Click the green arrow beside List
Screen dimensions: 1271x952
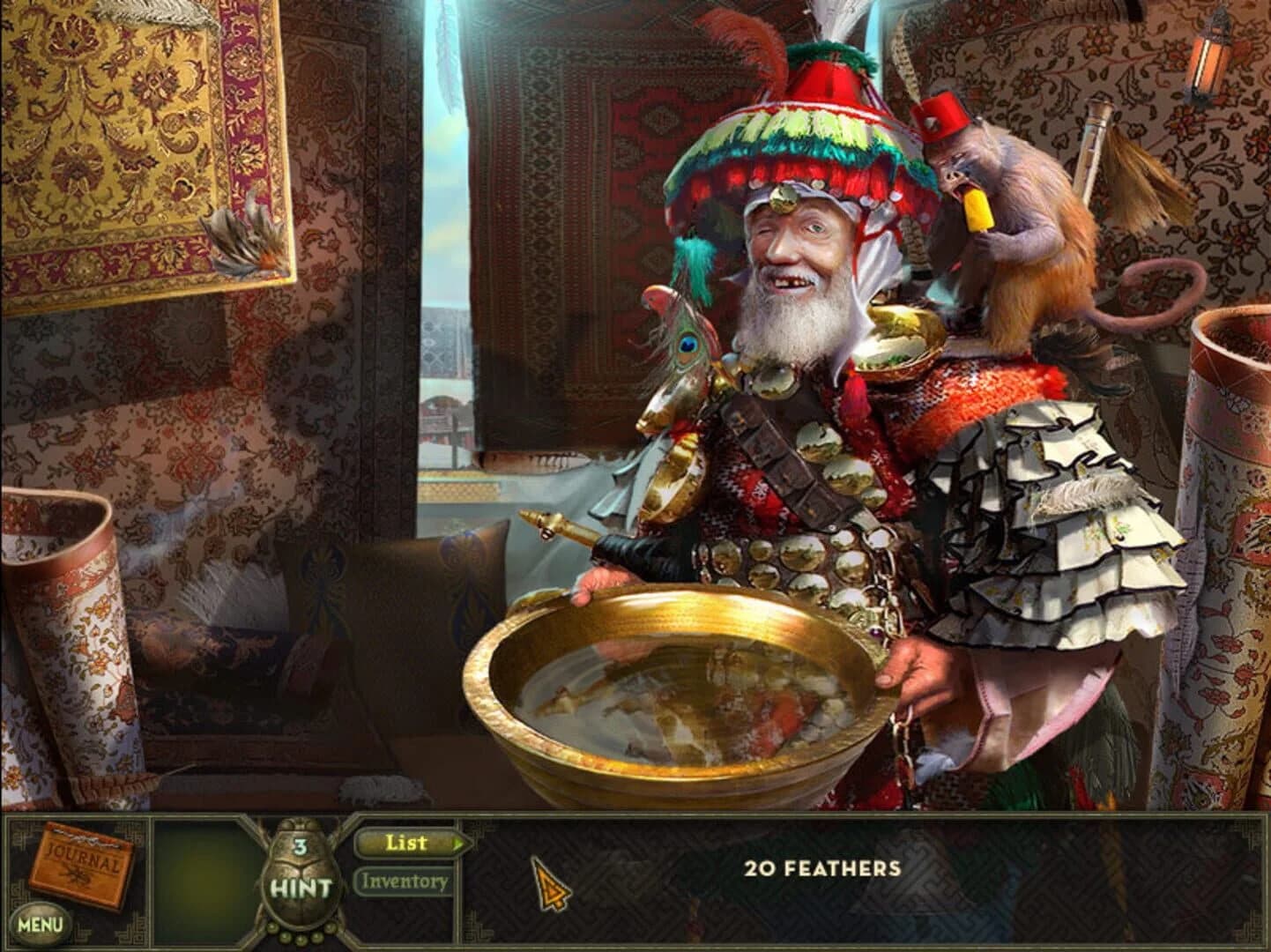tap(459, 843)
